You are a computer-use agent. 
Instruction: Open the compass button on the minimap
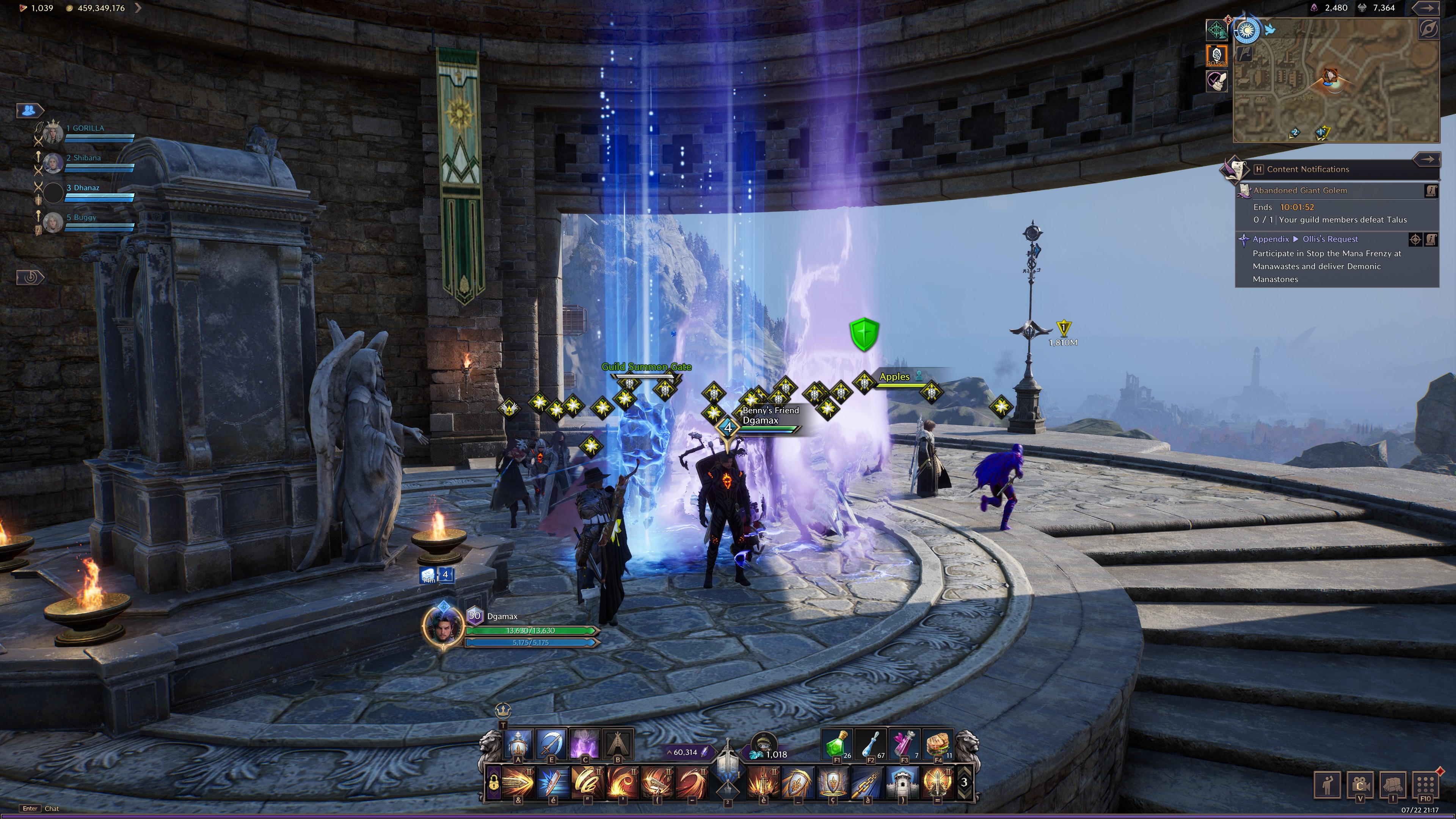coord(1428,30)
